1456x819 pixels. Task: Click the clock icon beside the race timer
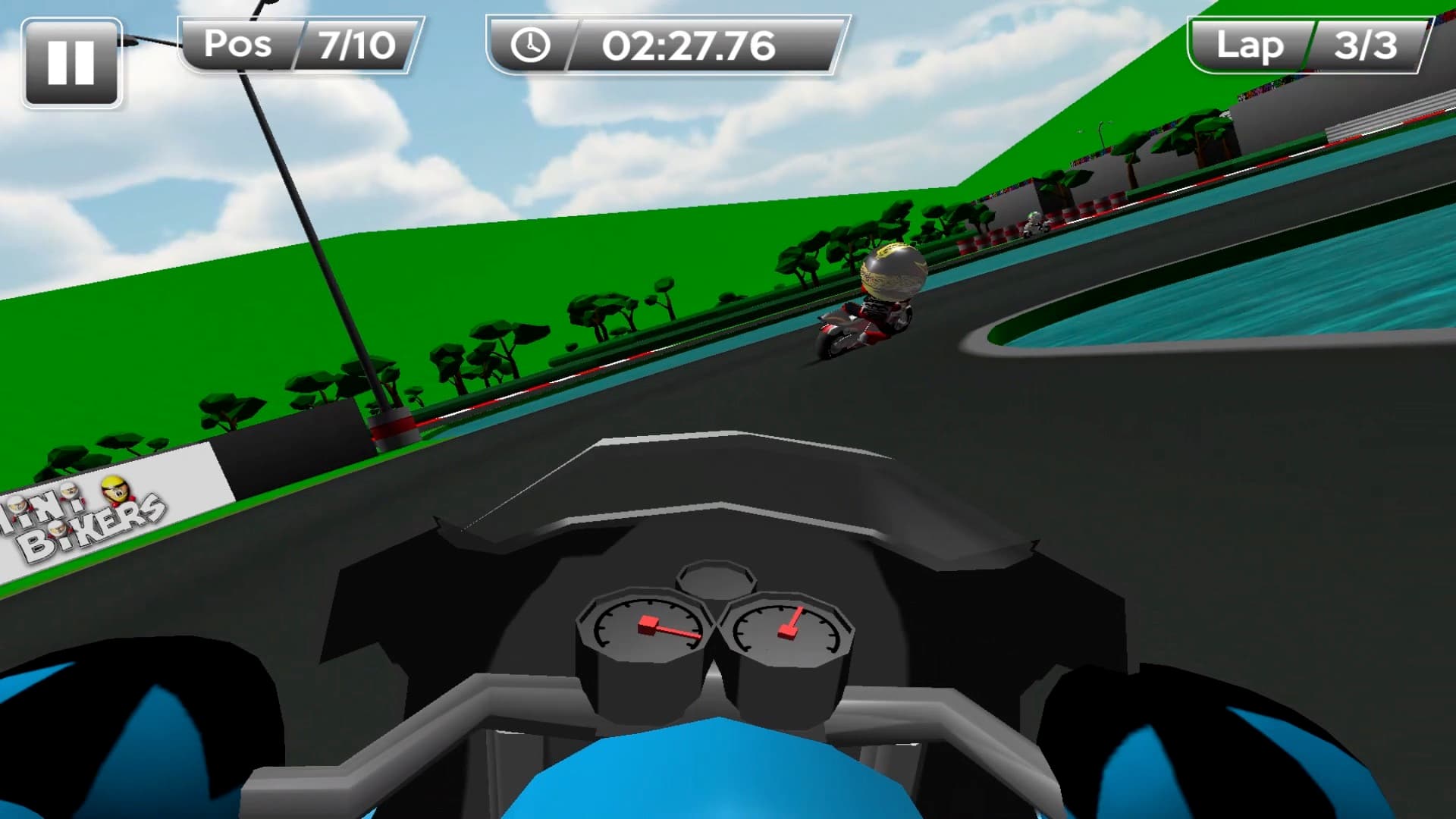point(531,45)
